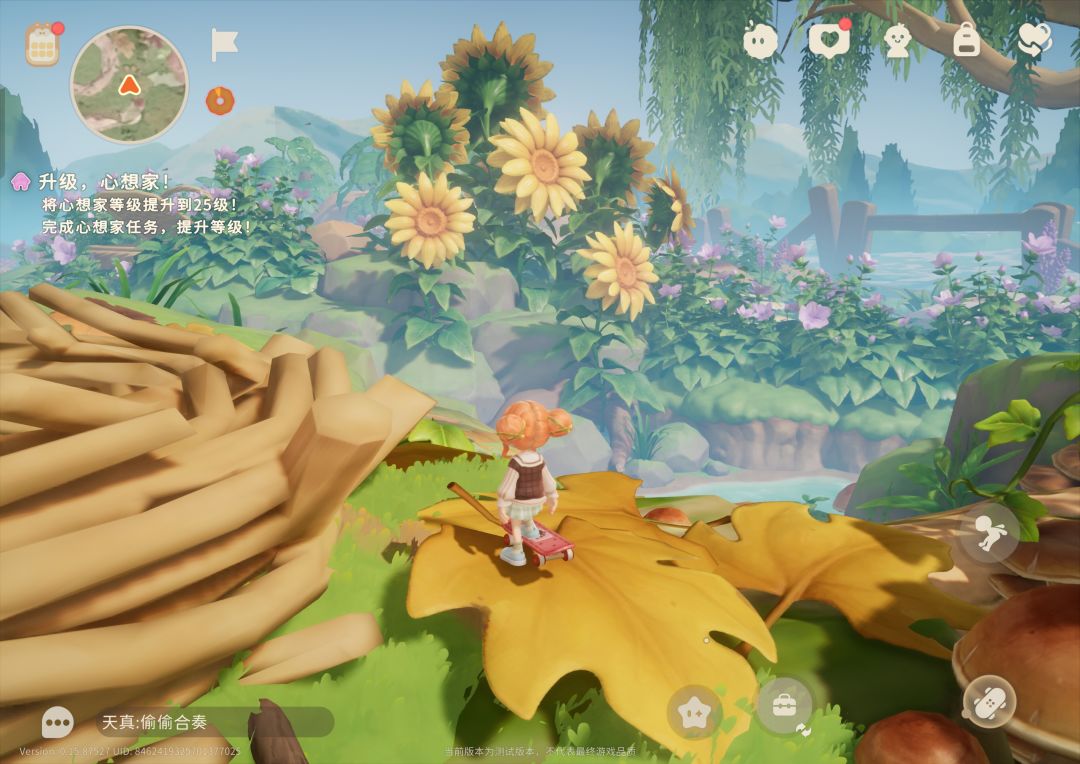Open the character figure icon
The image size is (1080, 764).
pos(897,40)
